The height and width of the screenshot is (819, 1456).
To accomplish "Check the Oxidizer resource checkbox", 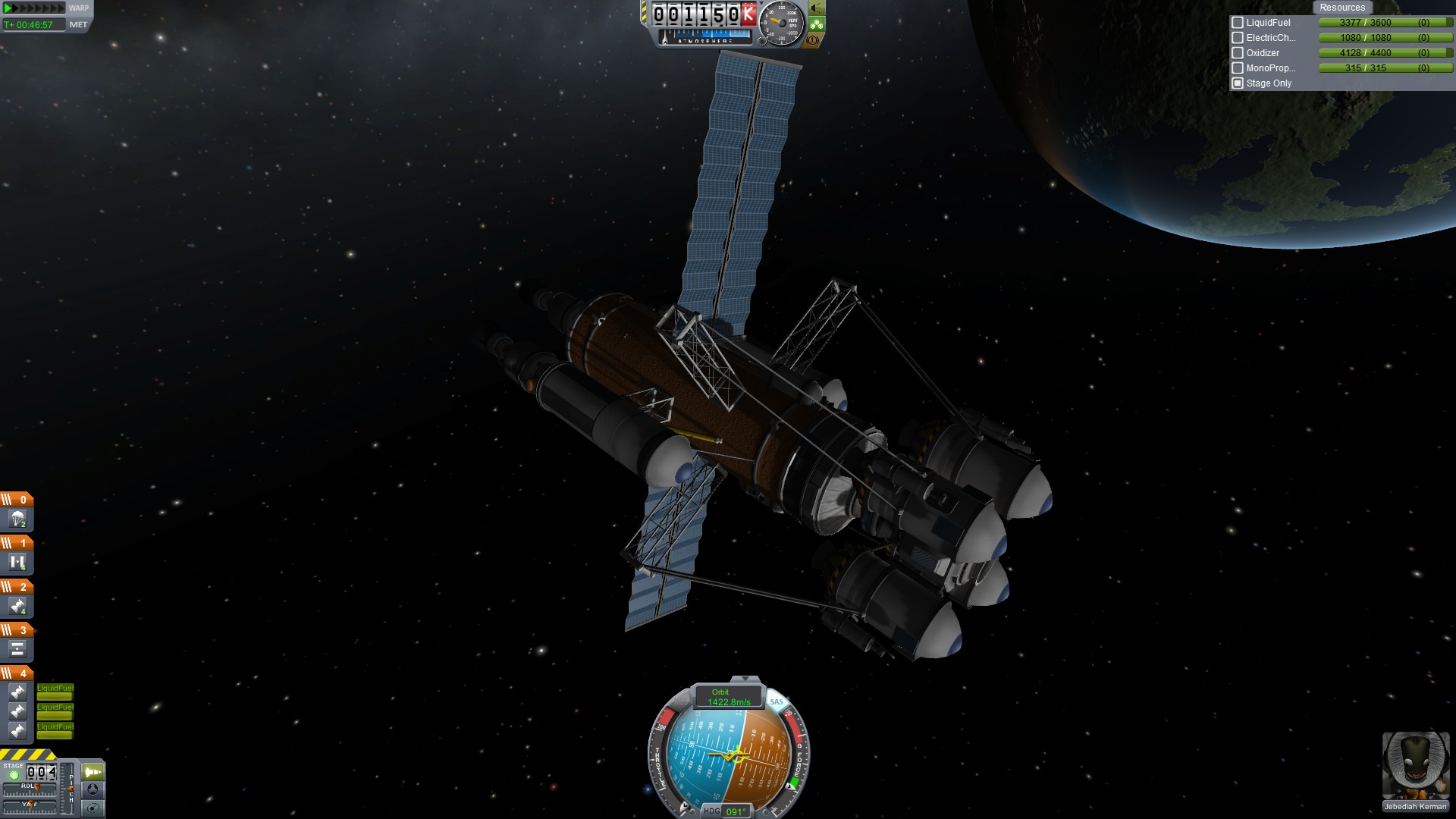I will pyautogui.click(x=1238, y=53).
